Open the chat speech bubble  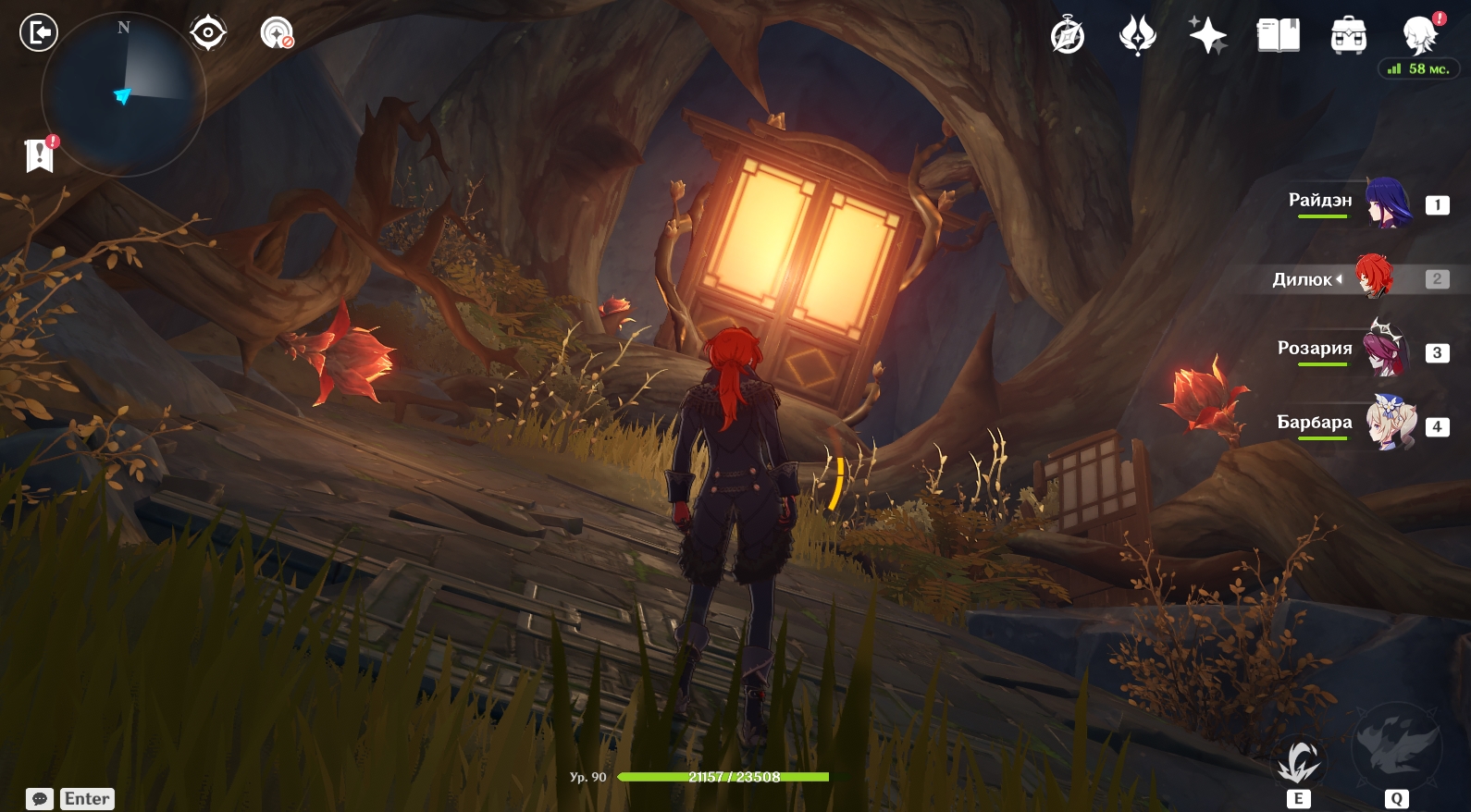[x=40, y=799]
